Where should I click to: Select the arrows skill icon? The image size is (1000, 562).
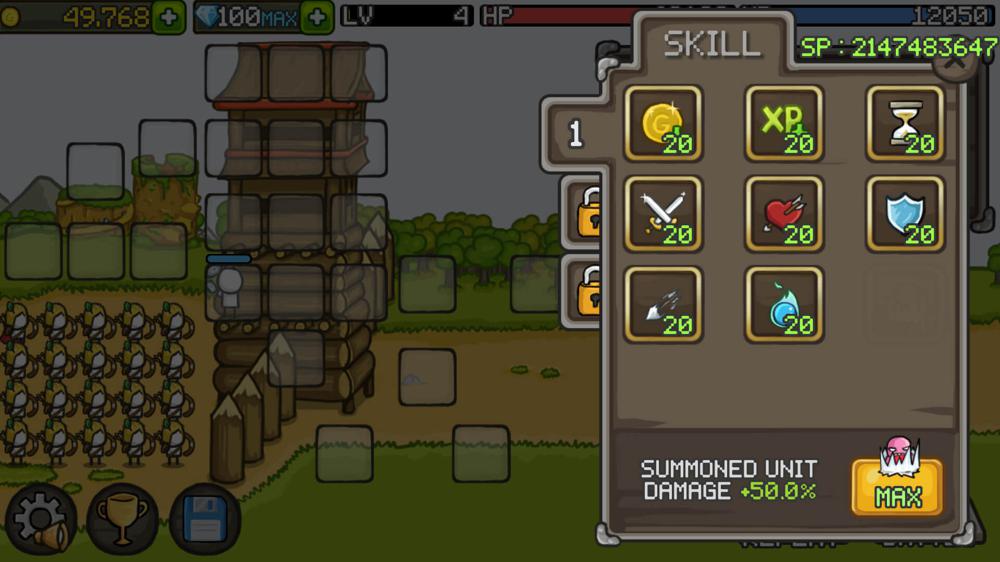point(663,304)
